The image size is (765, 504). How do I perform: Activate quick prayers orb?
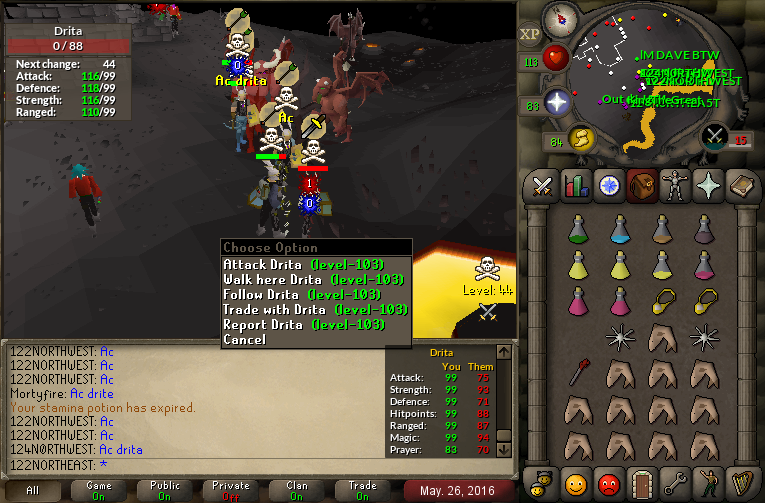(556, 102)
